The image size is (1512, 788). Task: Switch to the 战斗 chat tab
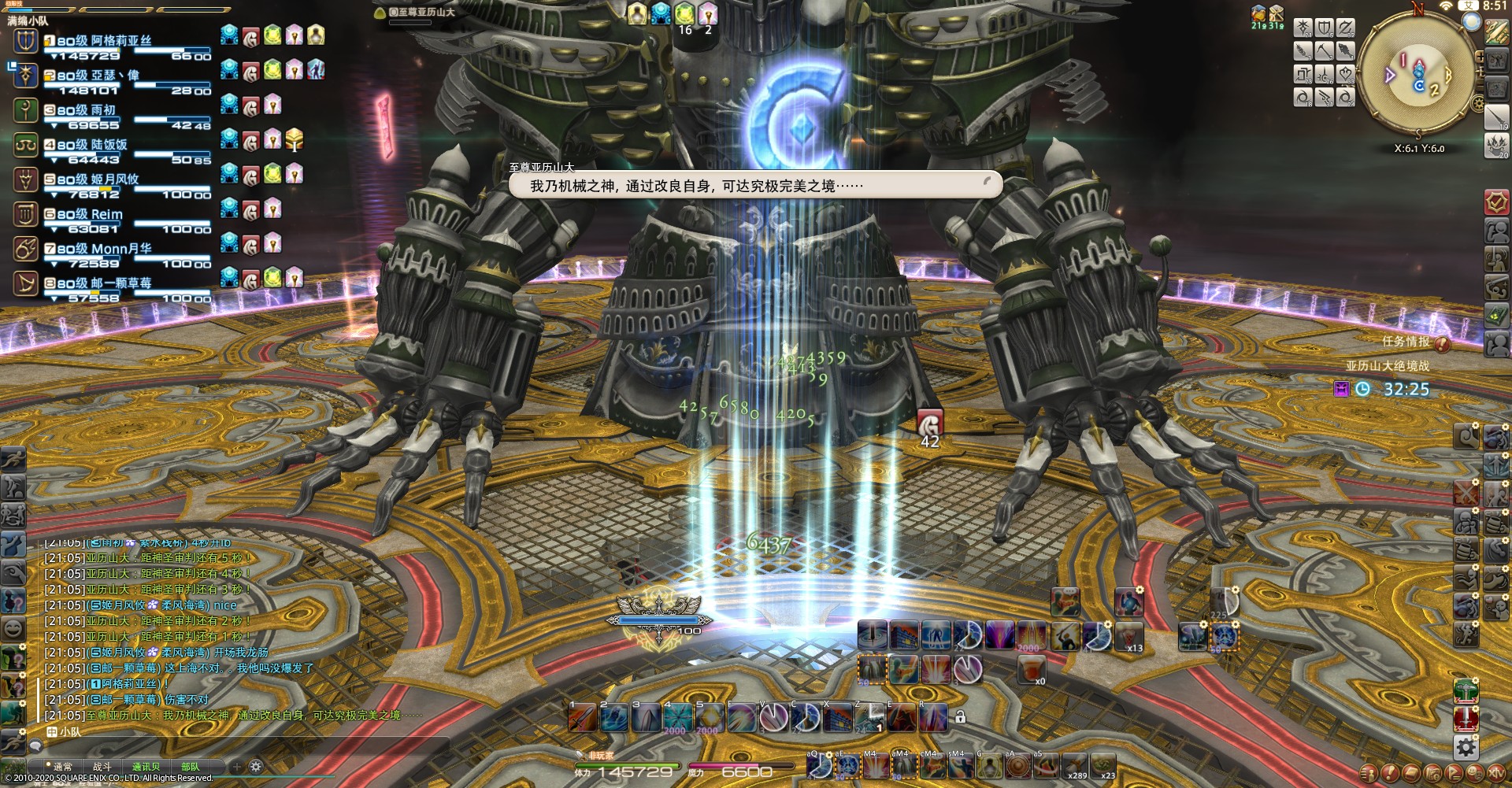102,767
